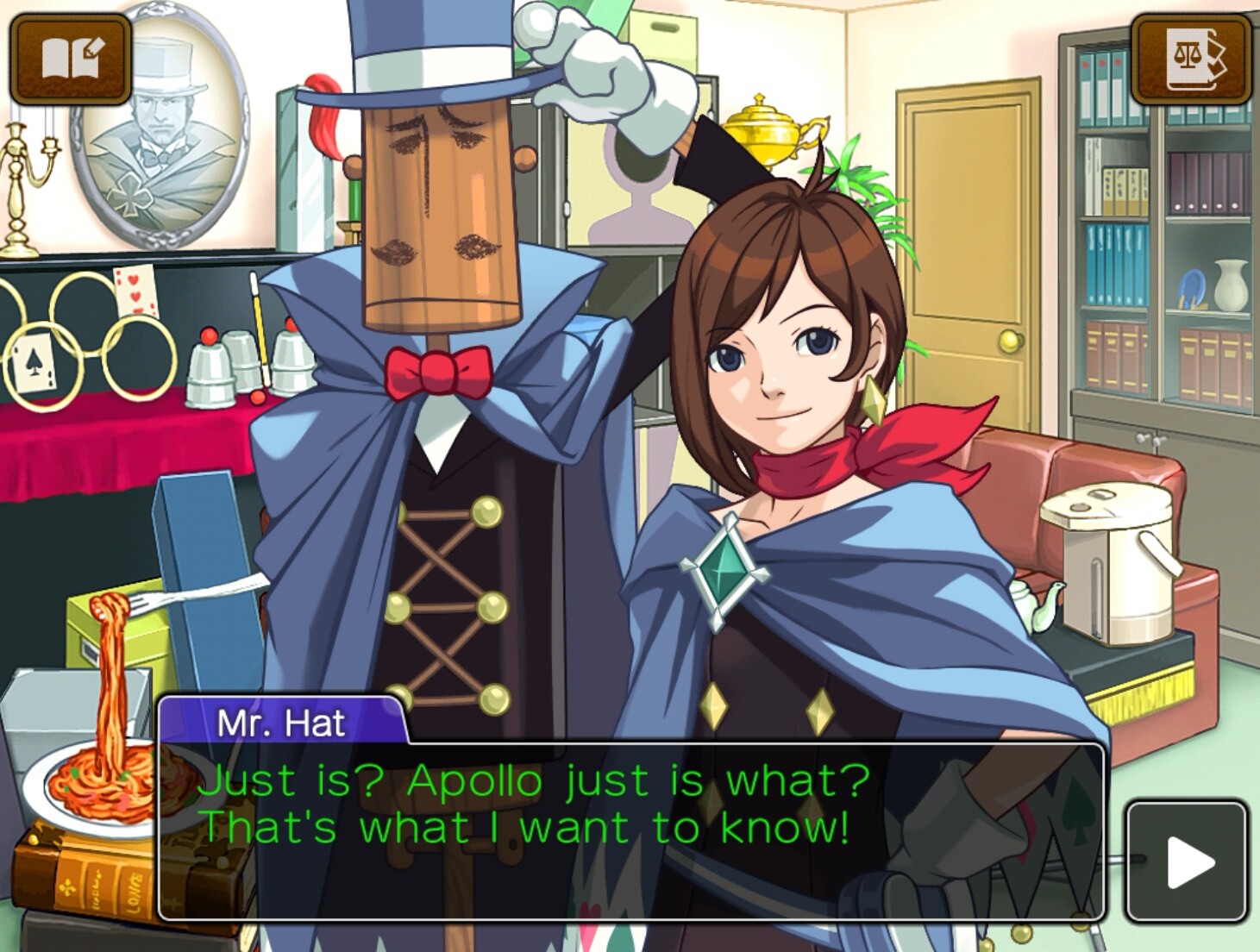Open the dialogue log book icon
Screen dimensions: 1260x952
click(x=71, y=60)
